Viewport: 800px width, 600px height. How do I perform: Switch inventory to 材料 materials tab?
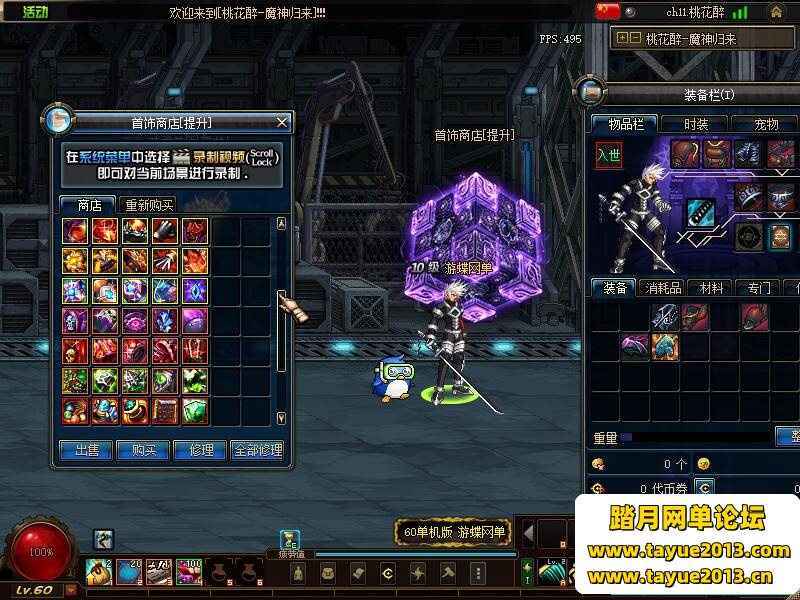pos(711,288)
